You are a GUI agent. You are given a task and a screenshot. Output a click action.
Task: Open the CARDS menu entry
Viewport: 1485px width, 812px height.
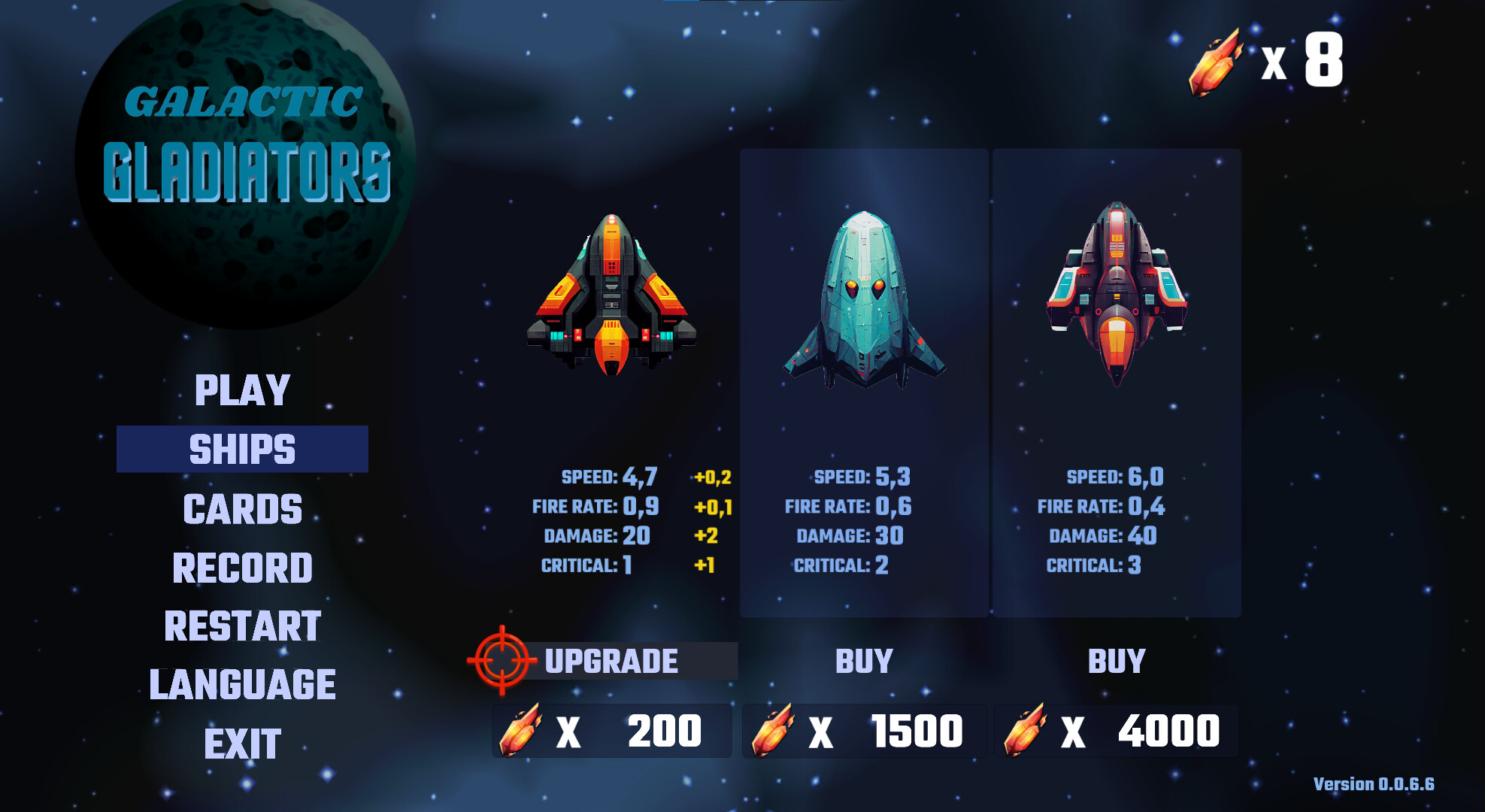pyautogui.click(x=242, y=509)
